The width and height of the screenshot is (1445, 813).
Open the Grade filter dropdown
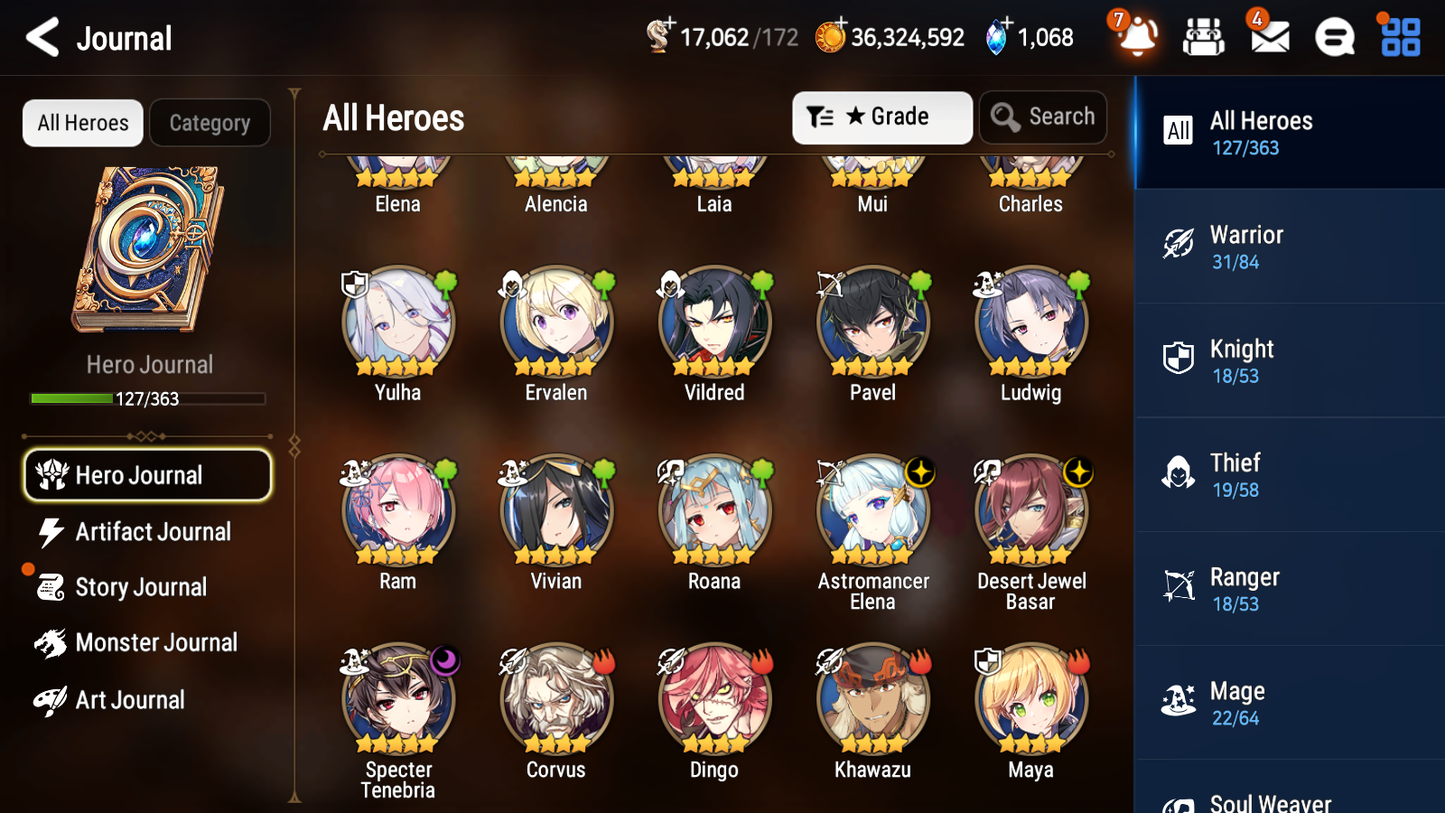click(882, 117)
